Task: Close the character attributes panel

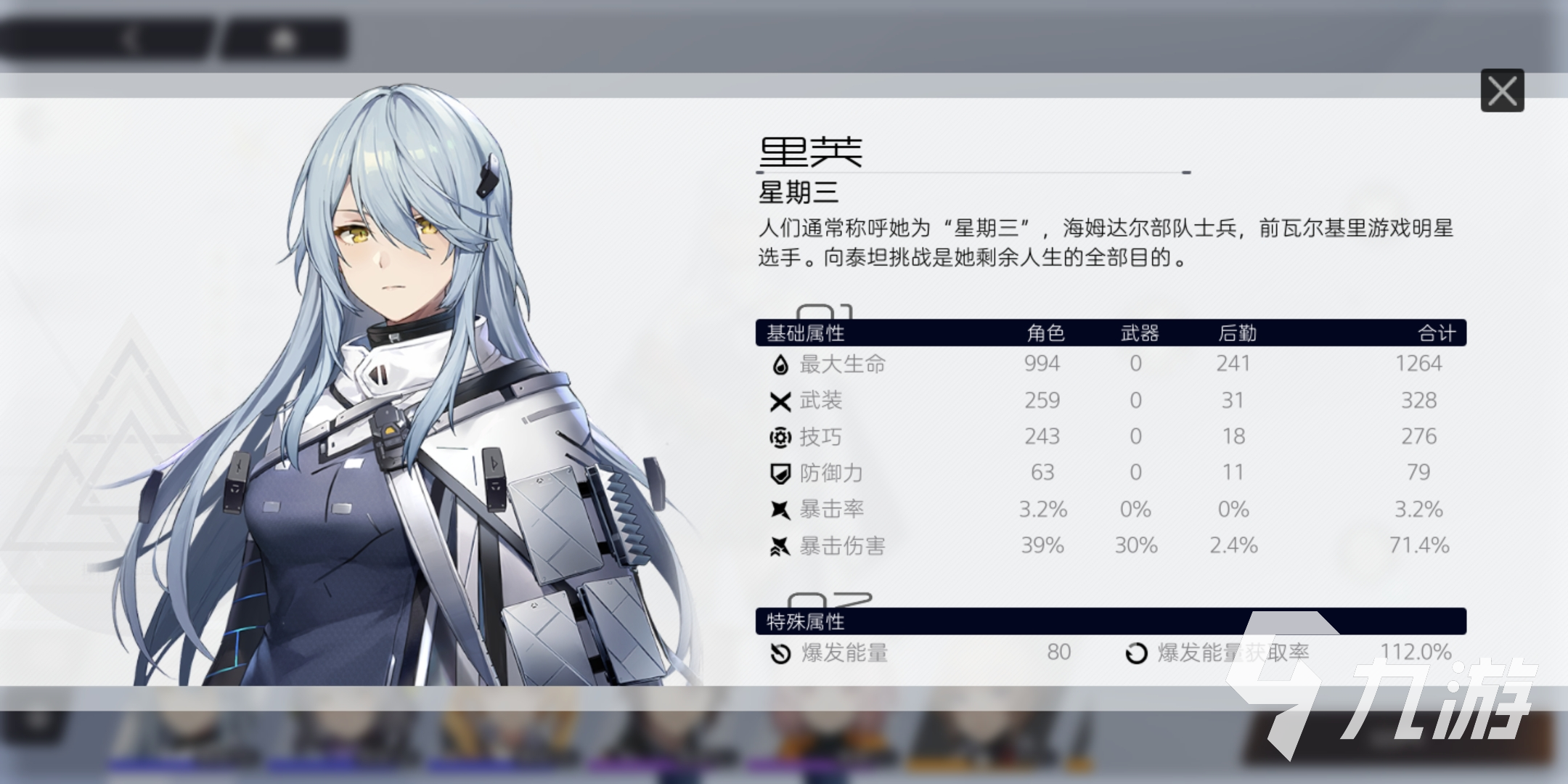Action: [1502, 91]
